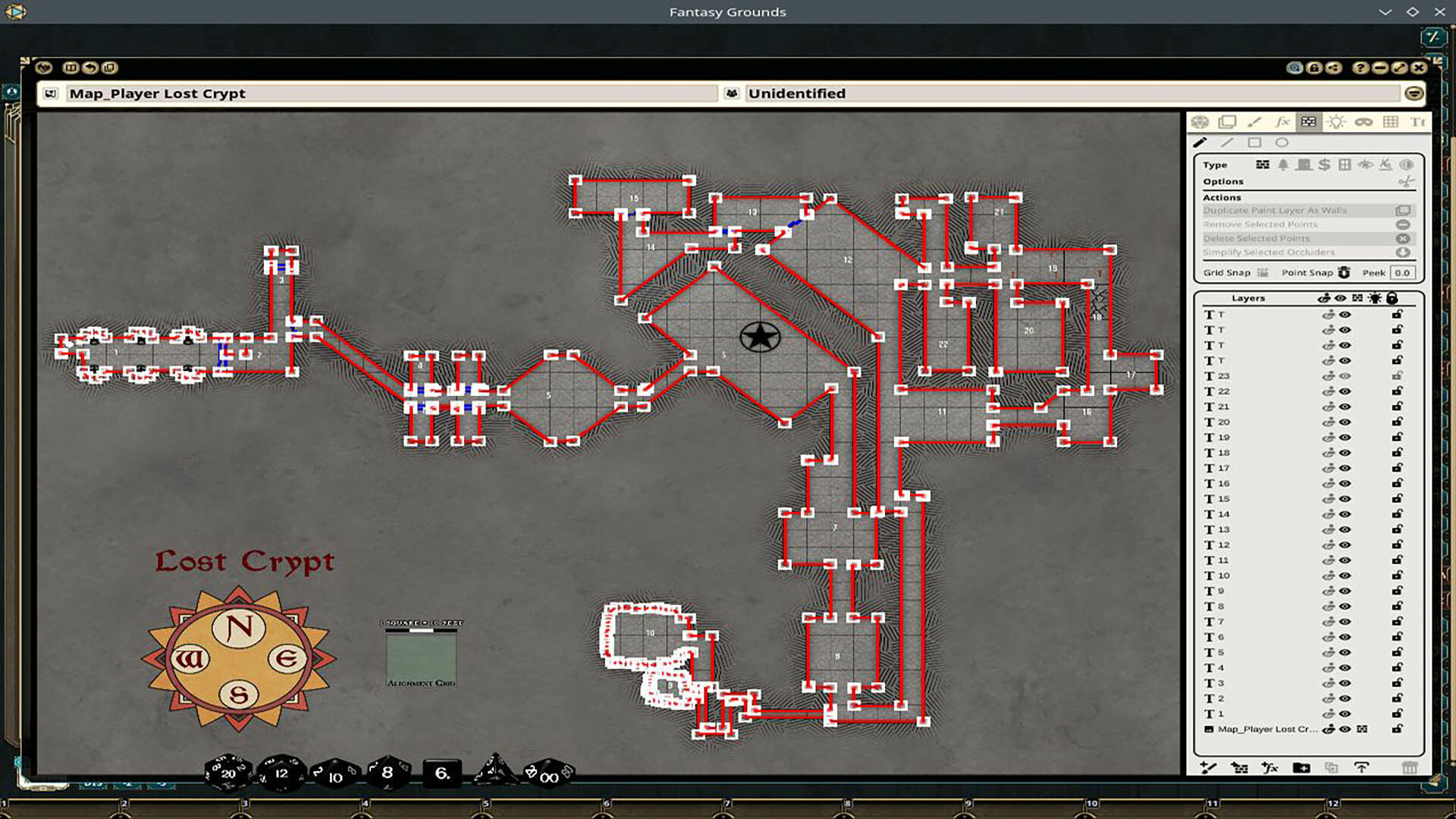Enable Point Snap for occluder editing

[x=1344, y=271]
